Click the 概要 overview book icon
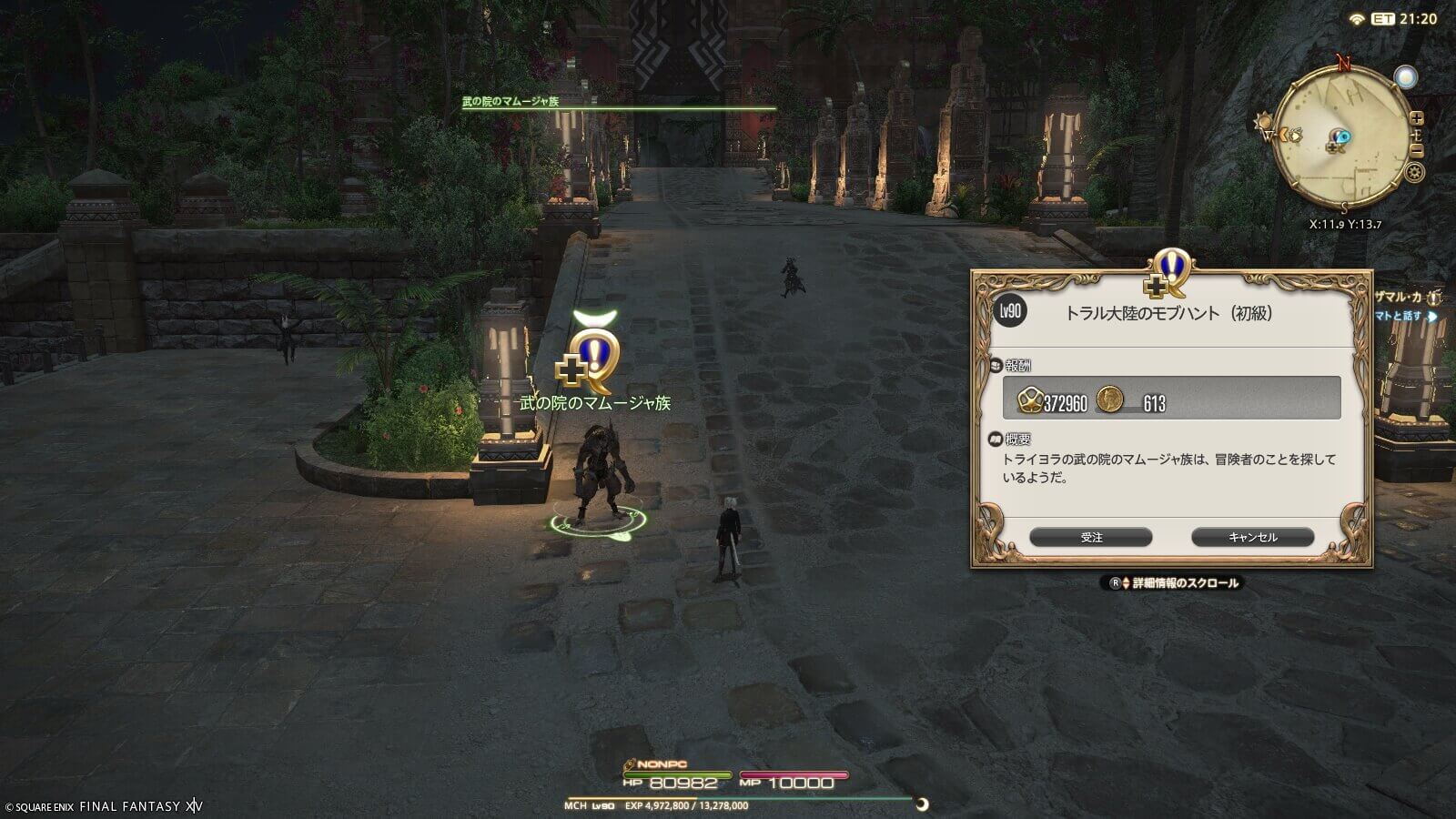The width and height of the screenshot is (1456, 819). pyautogui.click(x=996, y=436)
